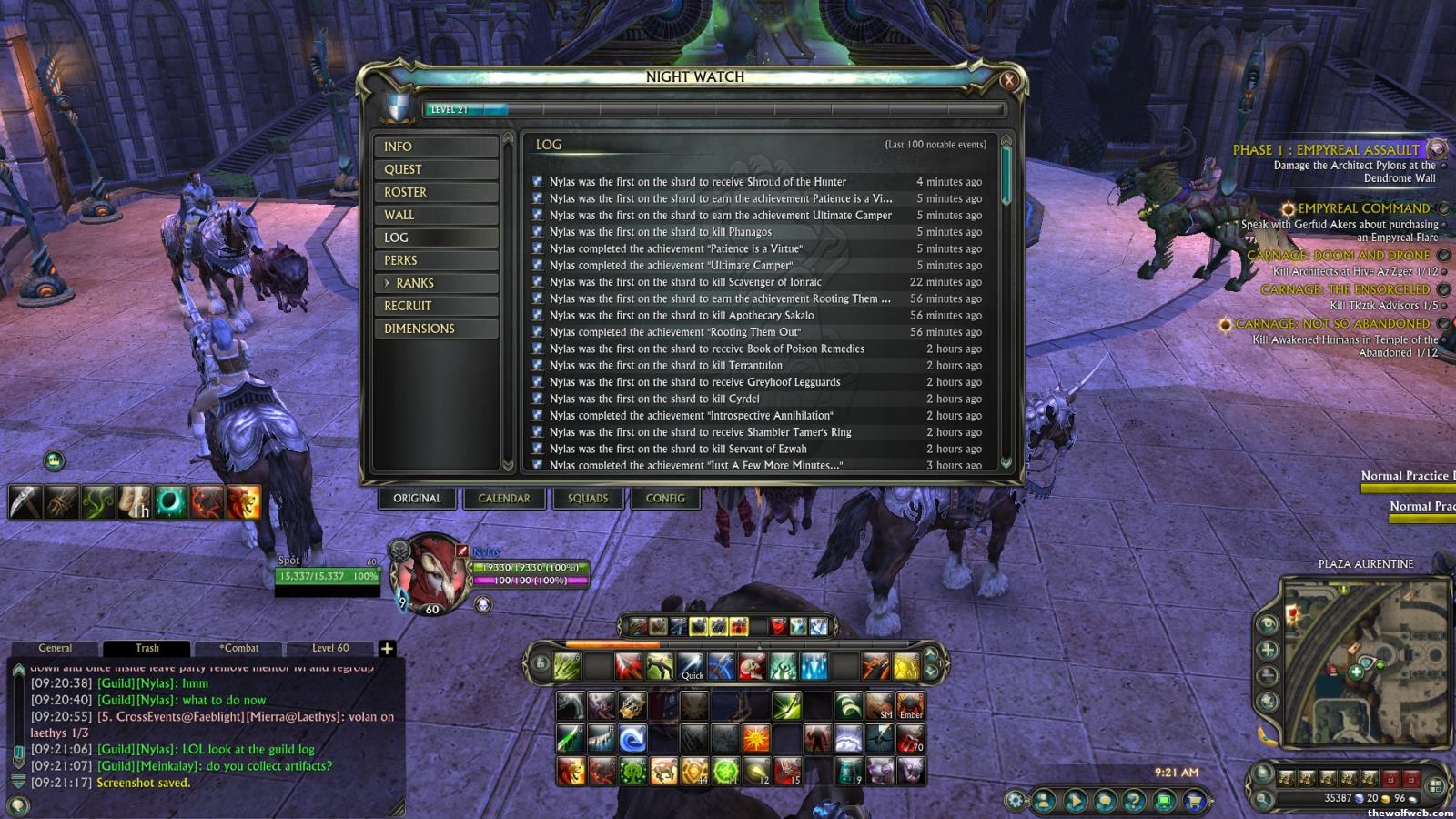Open the Level 60 chat tab
Screen dimensions: 1456x819
(330, 648)
